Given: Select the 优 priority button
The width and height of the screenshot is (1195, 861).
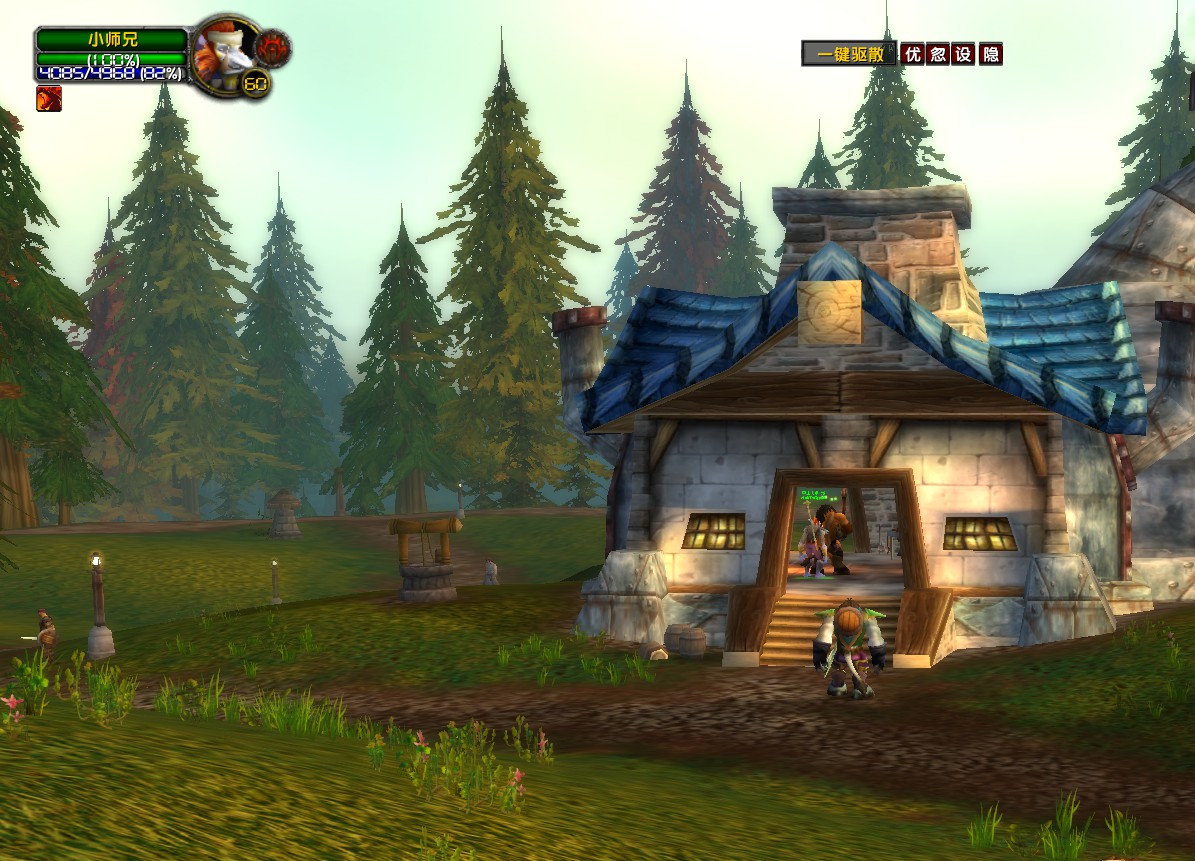Looking at the screenshot, I should tap(911, 54).
